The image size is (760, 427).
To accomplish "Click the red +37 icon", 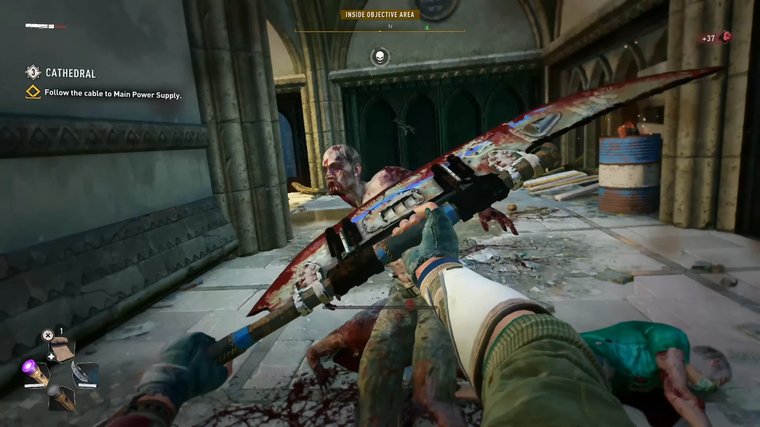I will pyautogui.click(x=726, y=37).
